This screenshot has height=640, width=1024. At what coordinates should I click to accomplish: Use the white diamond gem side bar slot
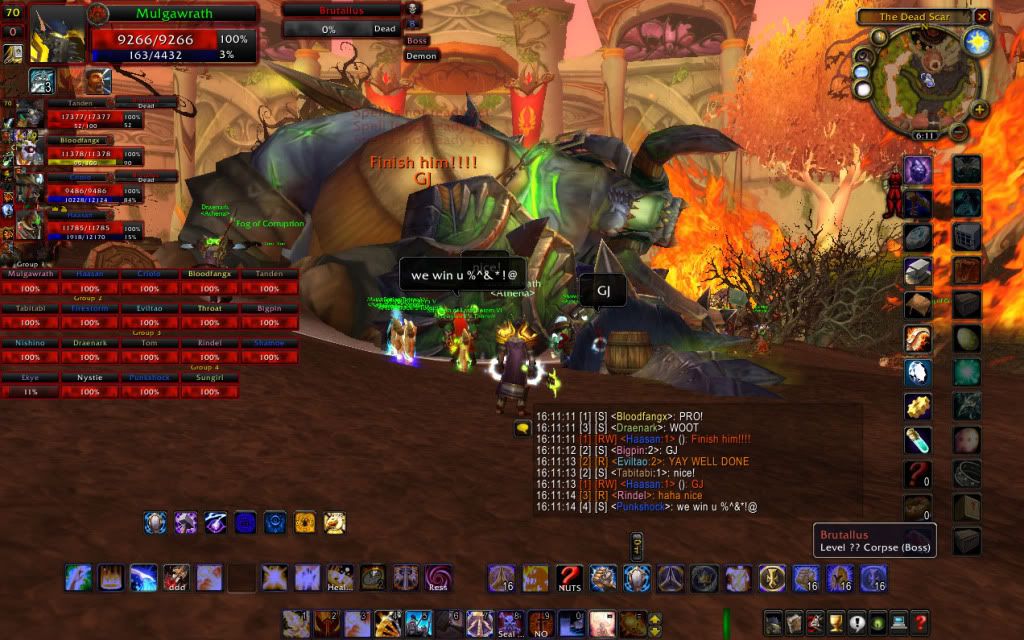pyautogui.click(x=918, y=373)
